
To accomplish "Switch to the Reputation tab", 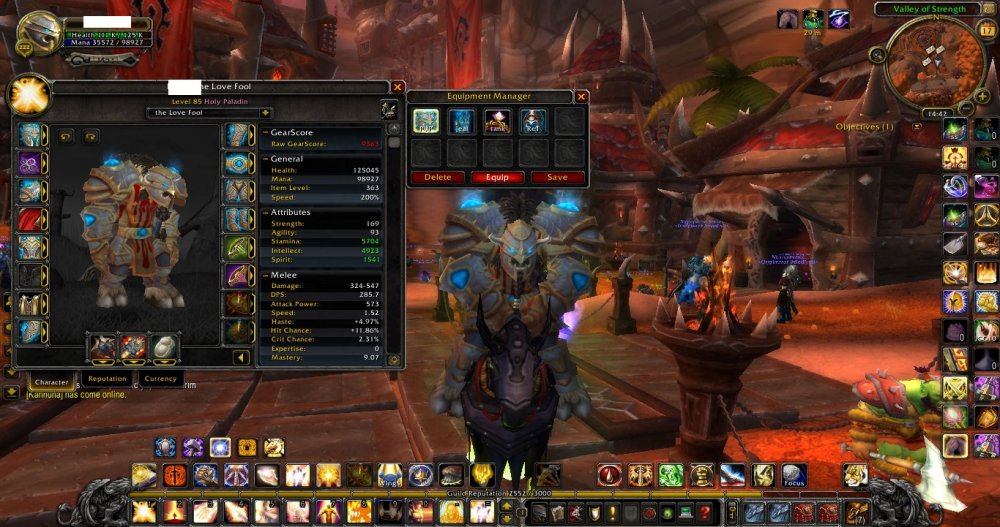I will [106, 379].
